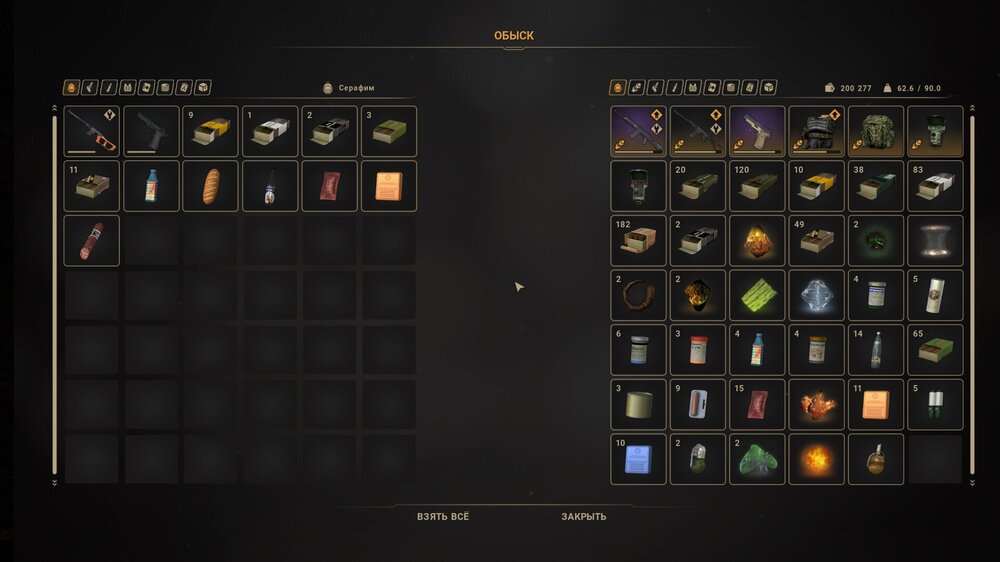Select the stack of 120 ammo boxes

(757, 186)
